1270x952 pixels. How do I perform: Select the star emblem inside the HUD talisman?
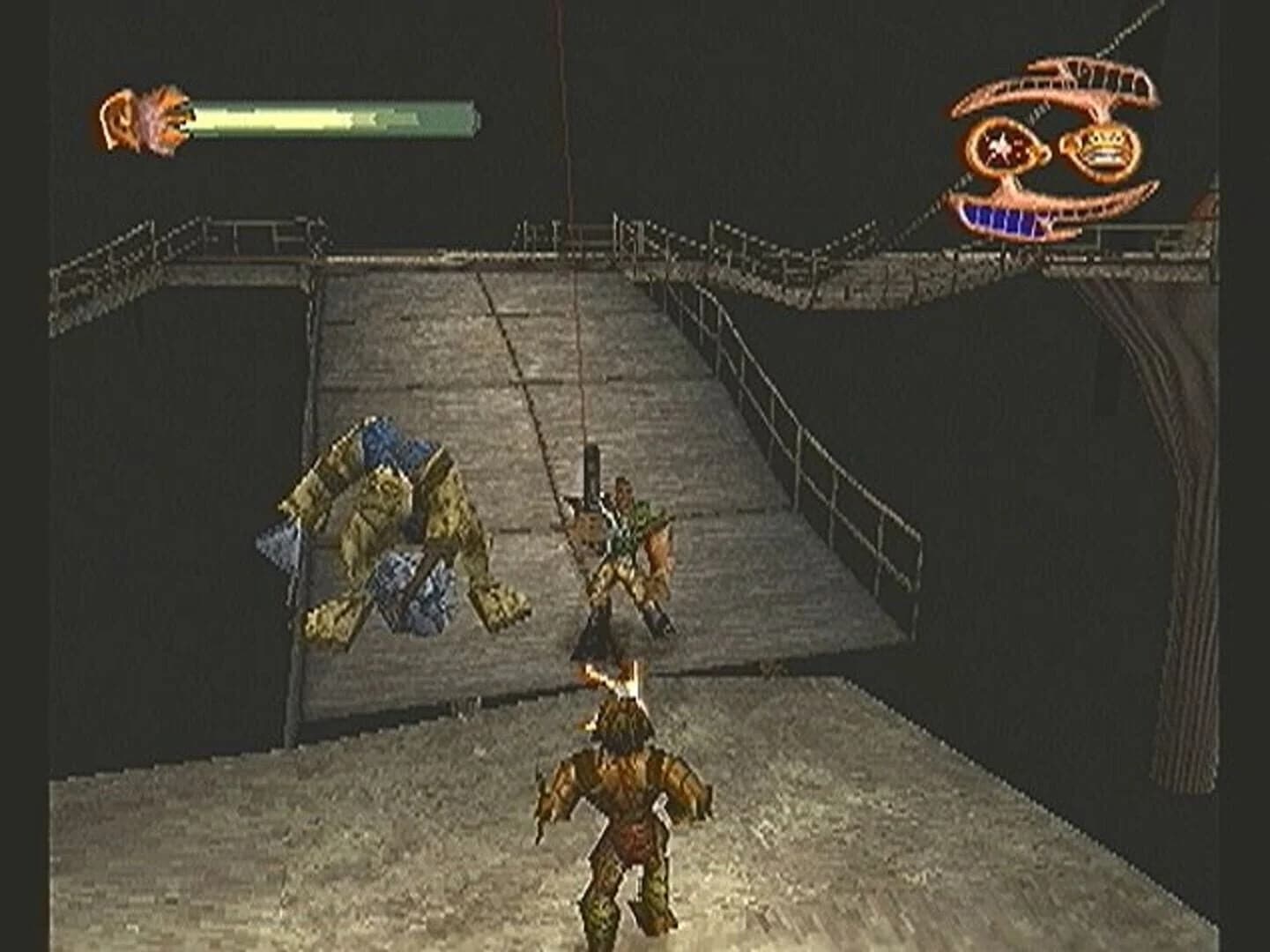(x=999, y=145)
